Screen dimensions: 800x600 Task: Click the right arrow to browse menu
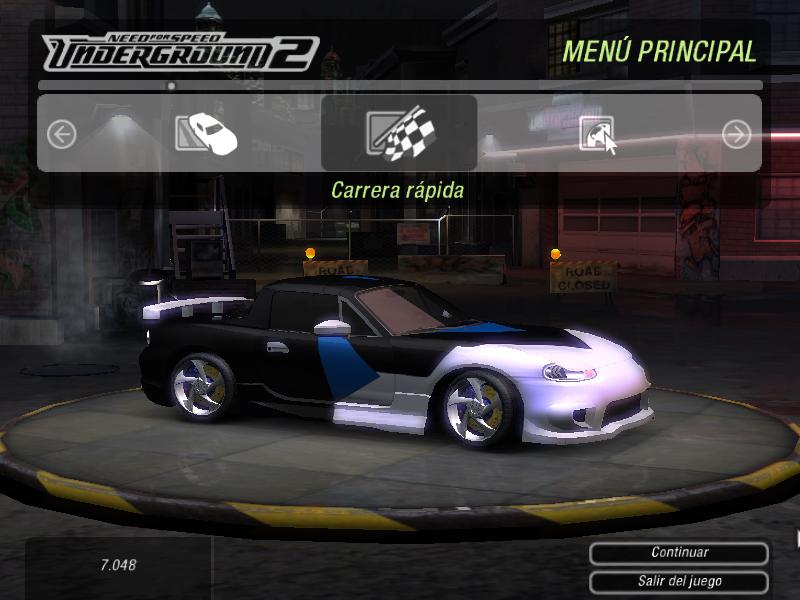(x=737, y=134)
